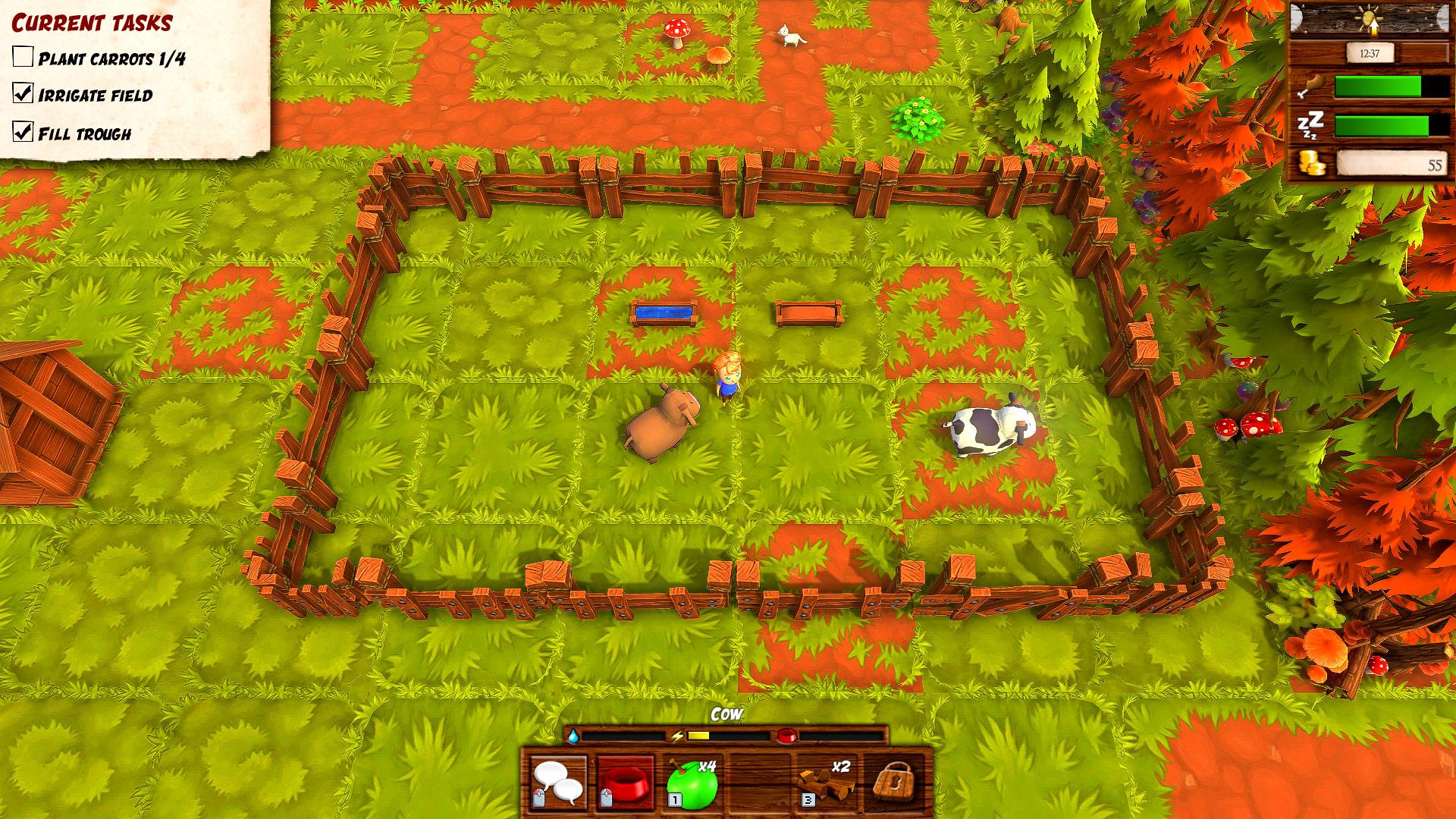Click the chicken leg hunger icon
This screenshot has height=819, width=1456.
[x=1313, y=84]
